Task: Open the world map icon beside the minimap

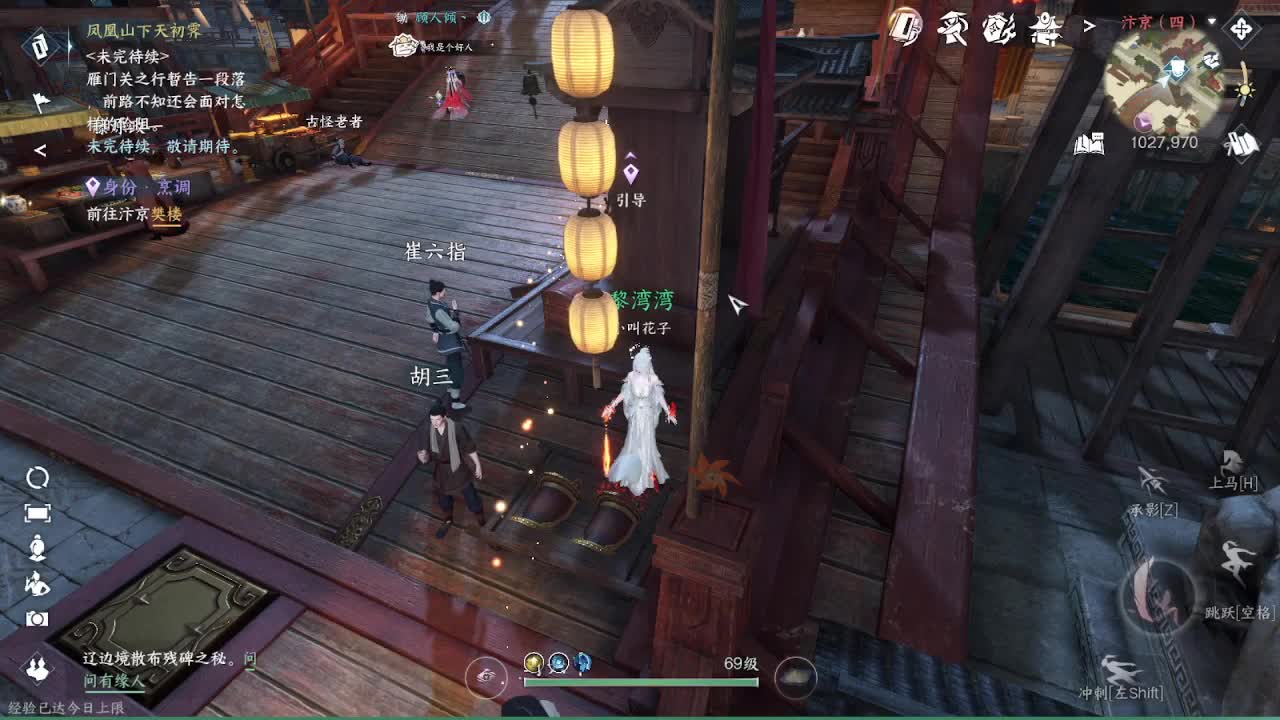Action: [x=1240, y=140]
